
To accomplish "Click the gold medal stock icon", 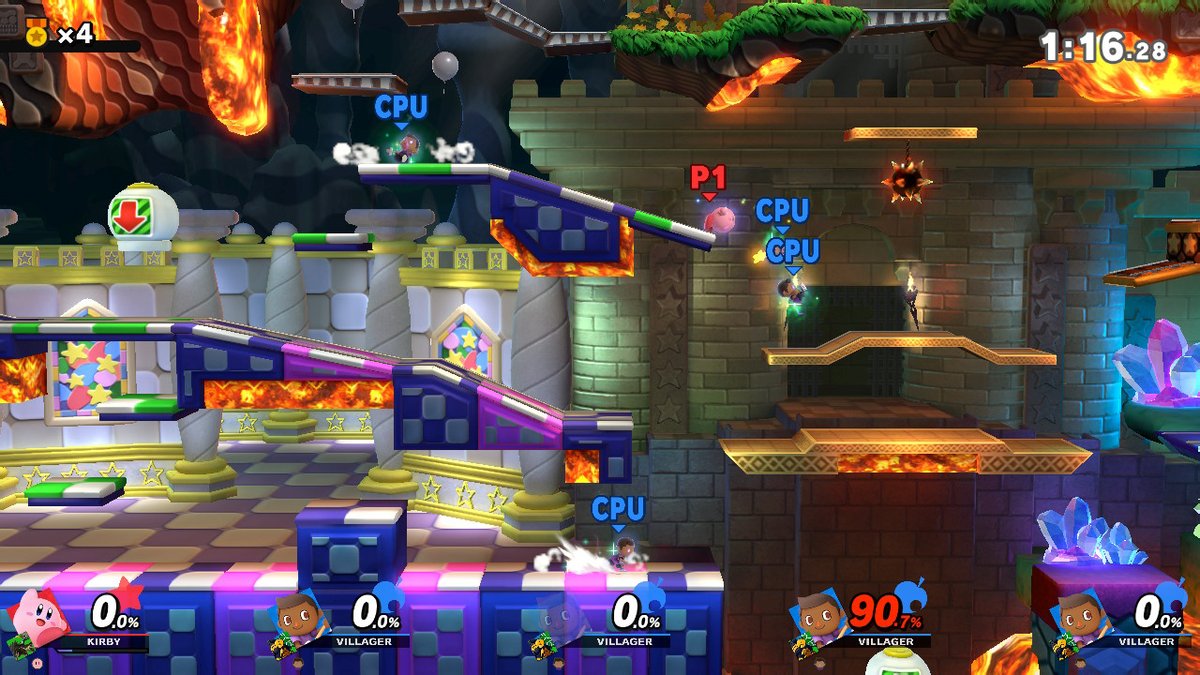I will tap(37, 33).
